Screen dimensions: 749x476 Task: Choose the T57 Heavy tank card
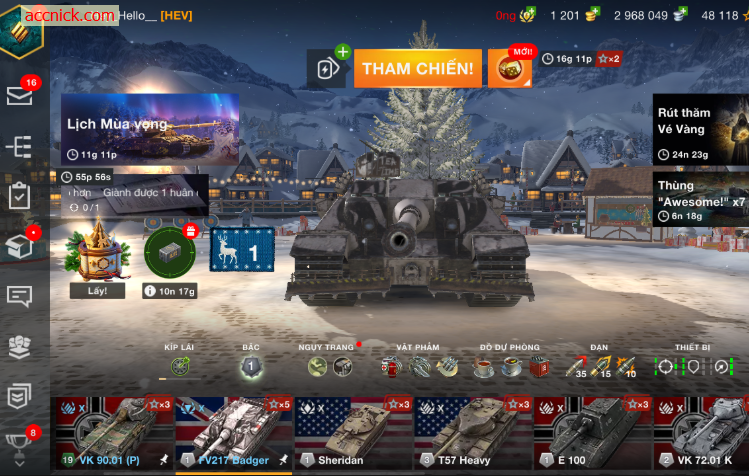click(x=473, y=432)
